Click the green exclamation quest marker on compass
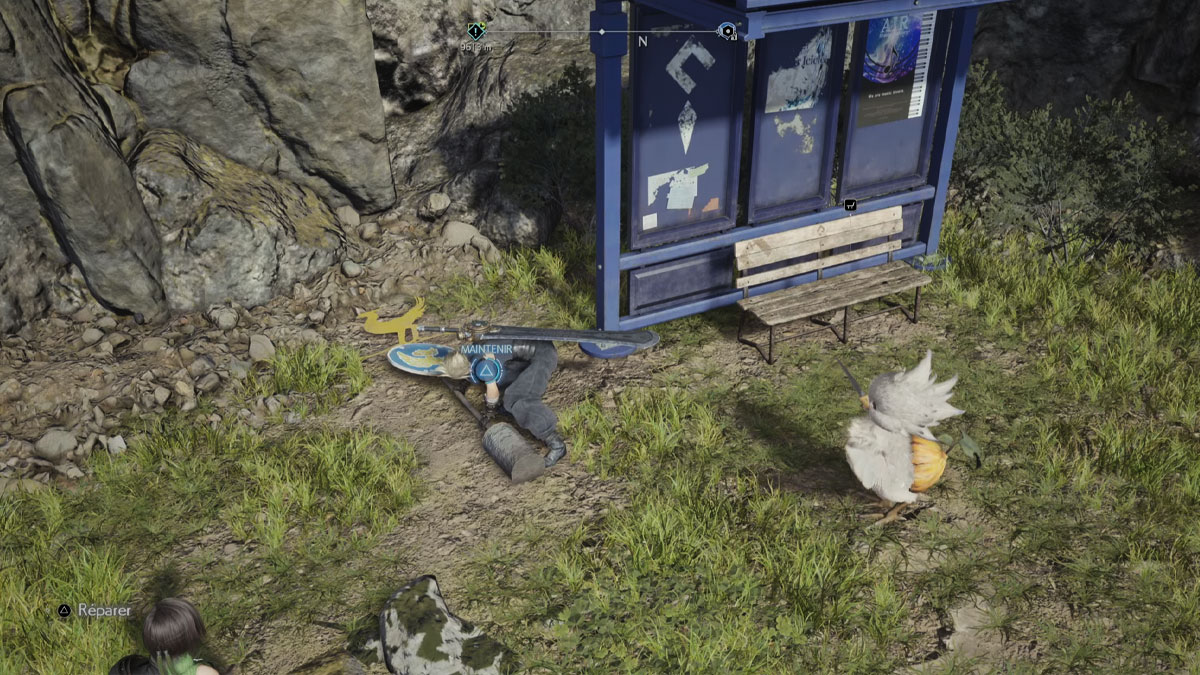Image resolution: width=1200 pixels, height=675 pixels. pyautogui.click(x=476, y=31)
